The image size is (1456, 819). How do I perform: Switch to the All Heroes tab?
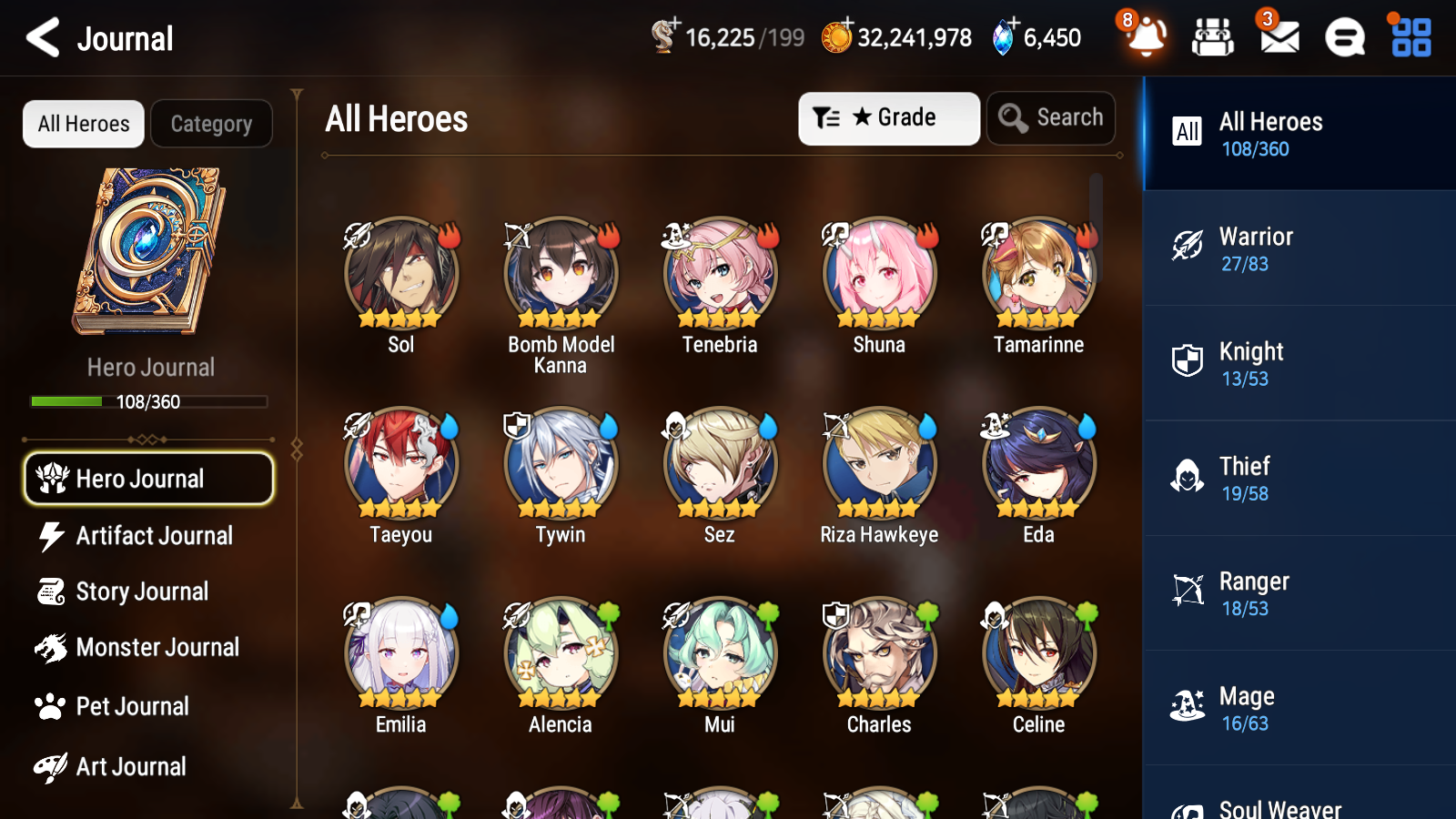[x=83, y=124]
